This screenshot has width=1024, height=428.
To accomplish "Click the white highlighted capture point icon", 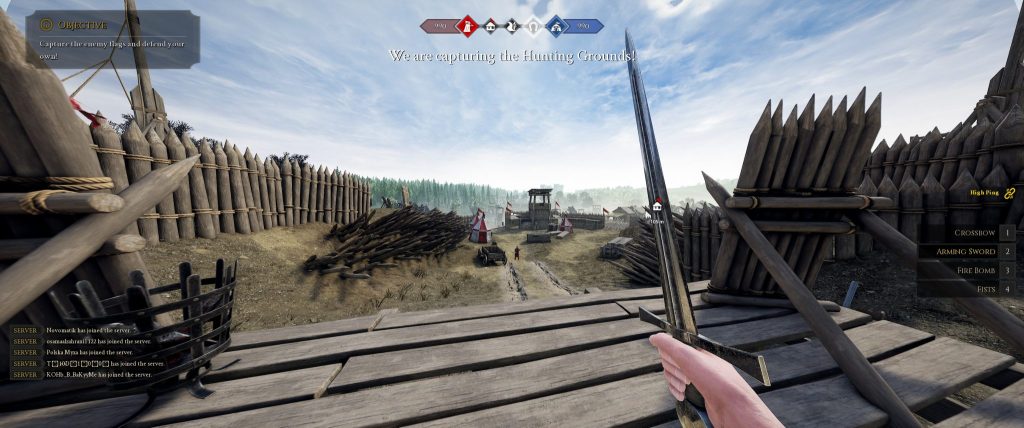I will (x=534, y=26).
